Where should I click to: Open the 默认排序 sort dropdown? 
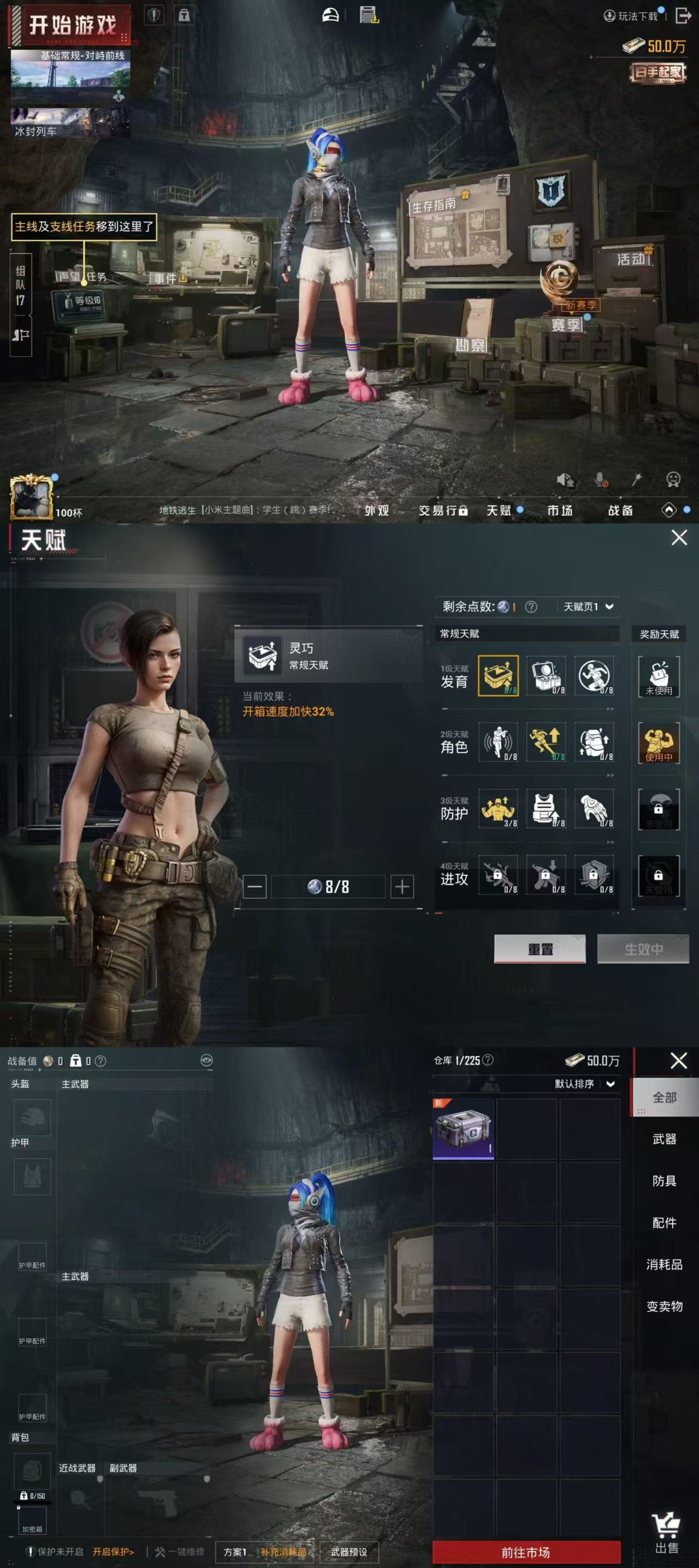click(584, 1084)
